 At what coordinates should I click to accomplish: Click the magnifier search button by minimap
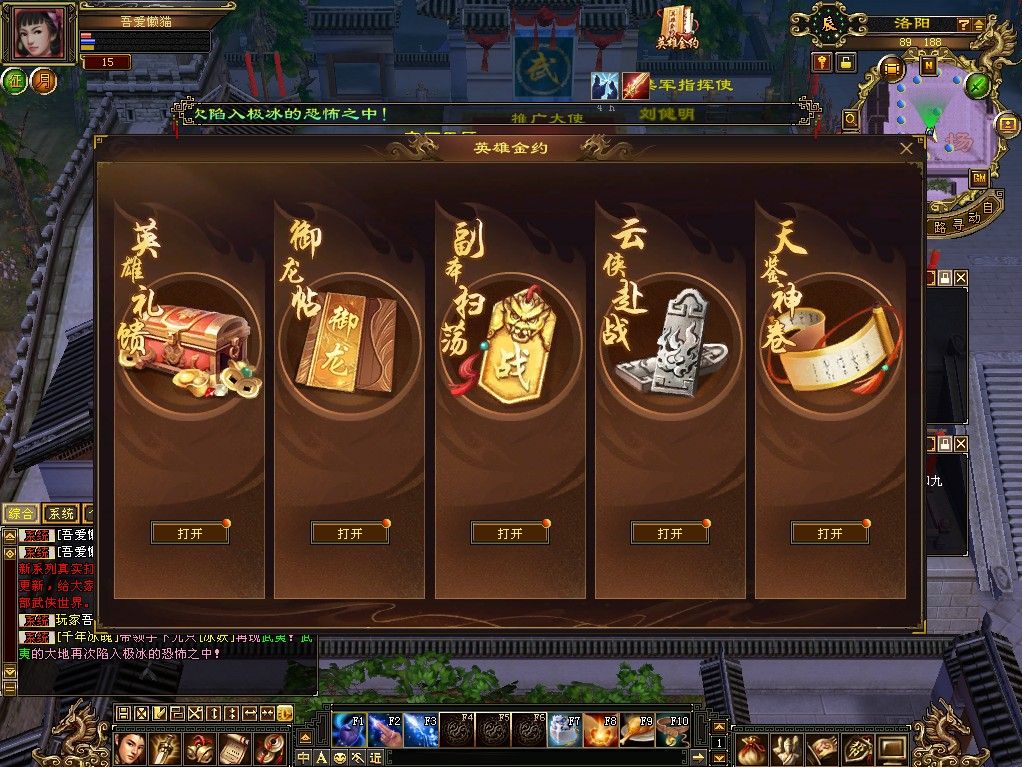pos(851,120)
